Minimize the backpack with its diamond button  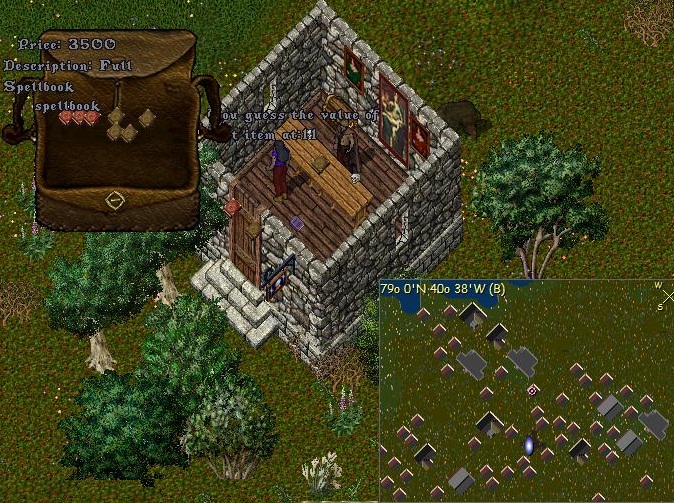115,201
